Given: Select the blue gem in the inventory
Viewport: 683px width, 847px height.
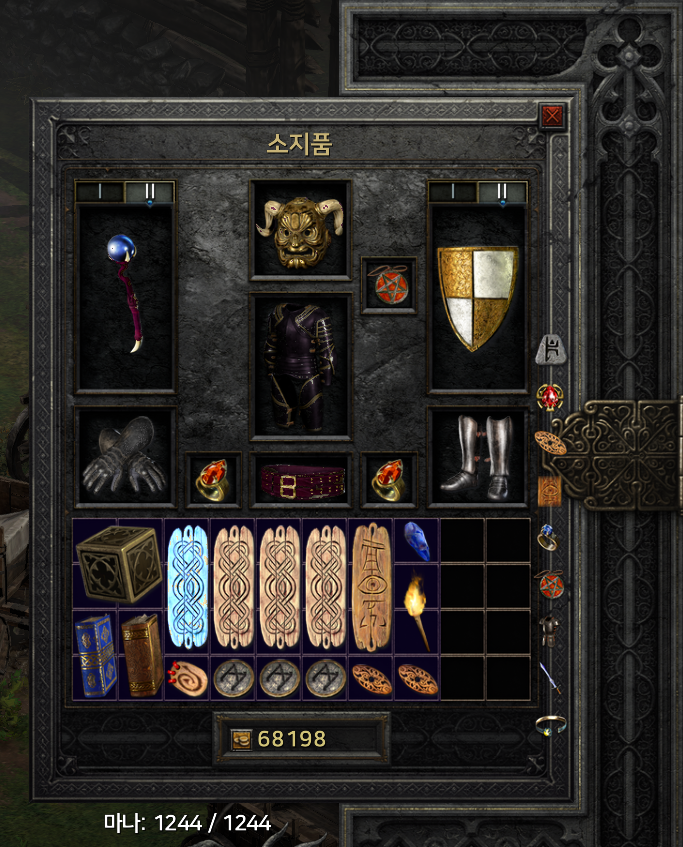Looking at the screenshot, I should [417, 541].
